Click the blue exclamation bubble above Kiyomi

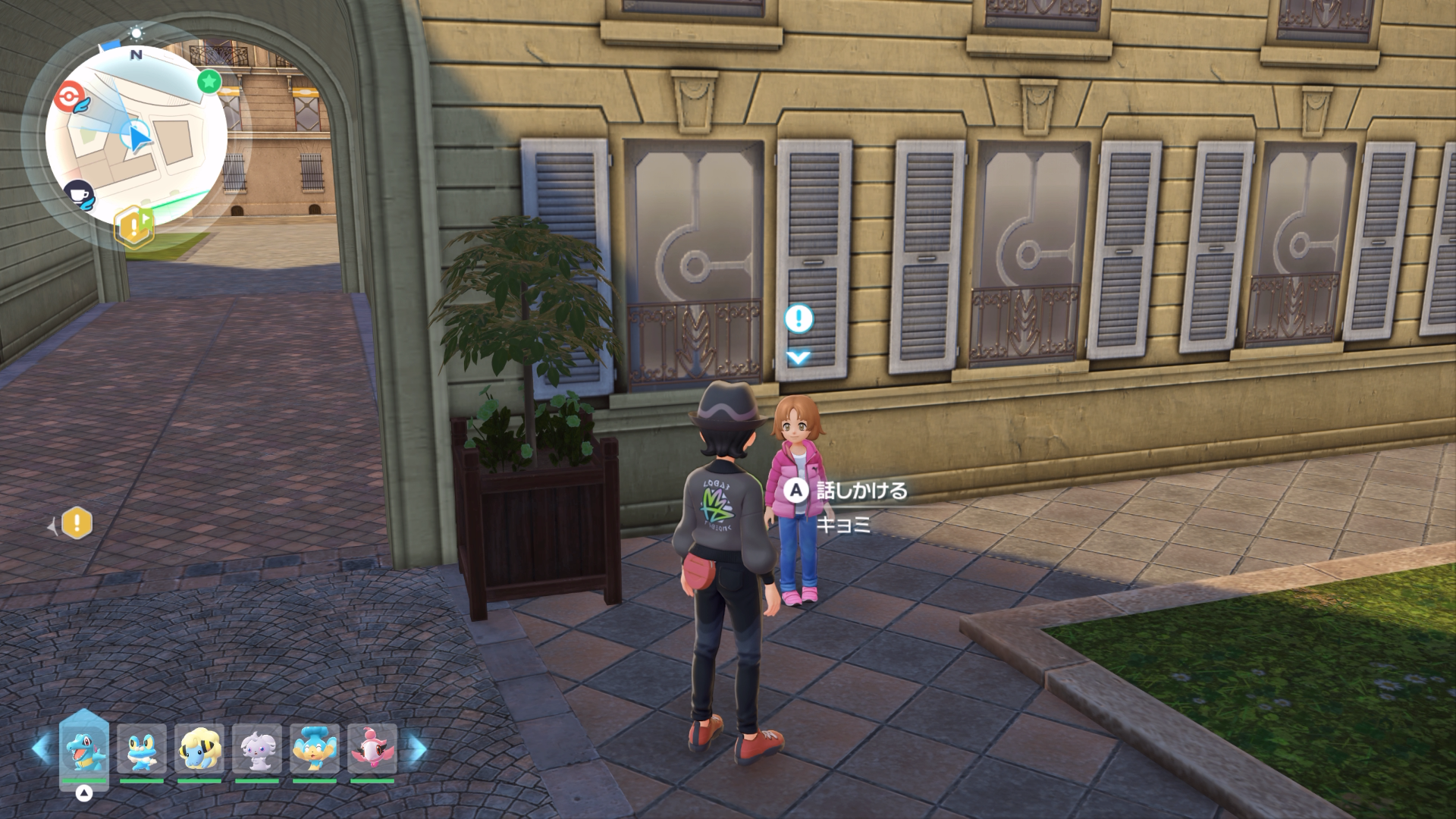coord(799,319)
